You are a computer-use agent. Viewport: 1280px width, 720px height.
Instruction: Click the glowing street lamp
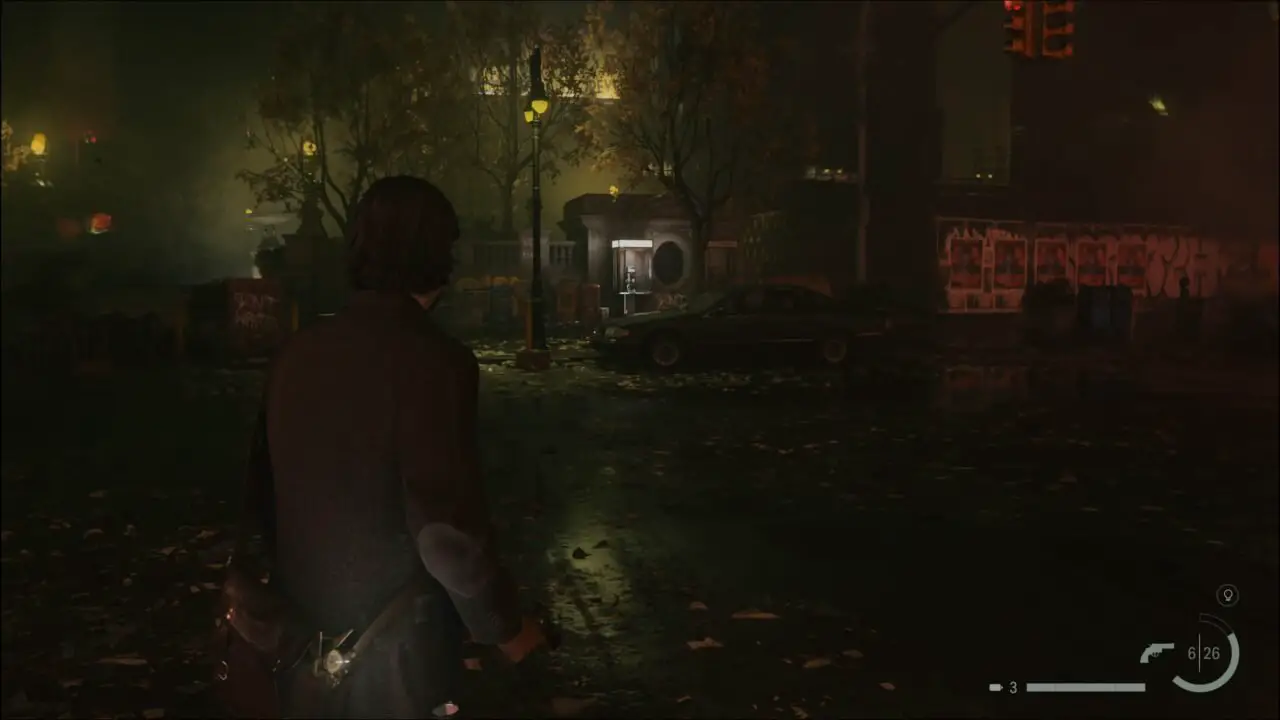coord(534,110)
